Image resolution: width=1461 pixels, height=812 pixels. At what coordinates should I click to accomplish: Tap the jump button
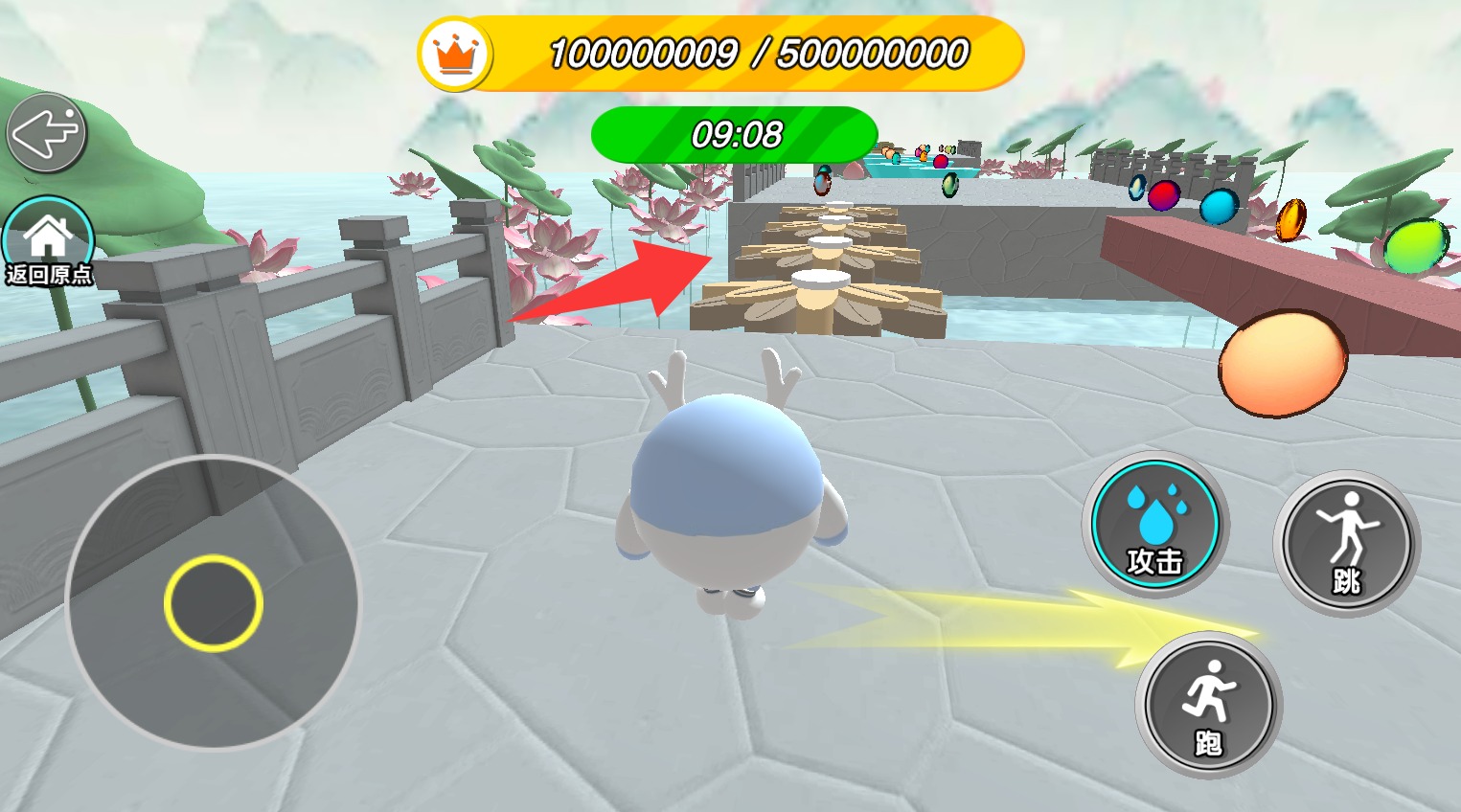(1346, 543)
